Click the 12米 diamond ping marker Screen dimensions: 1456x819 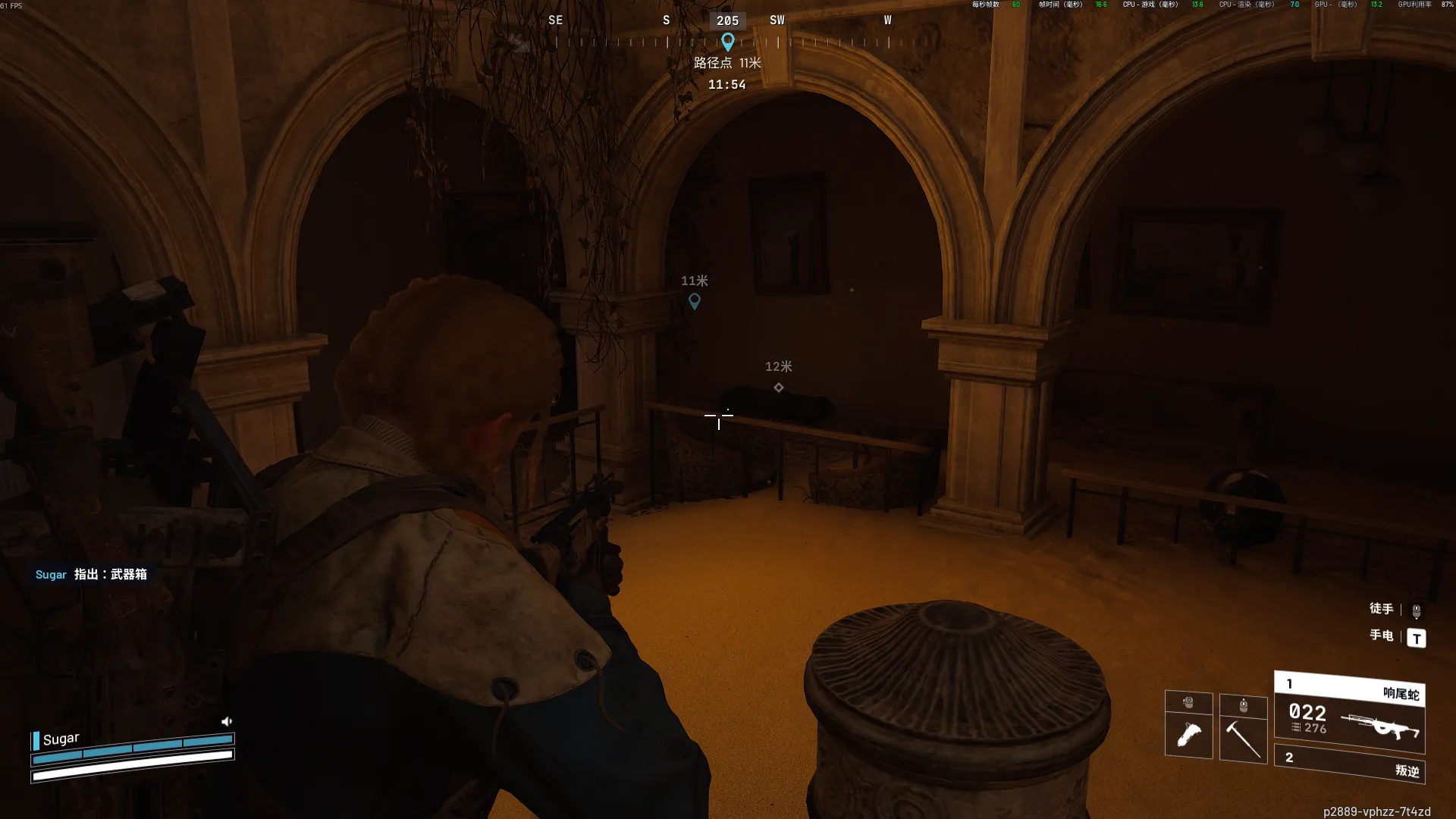tap(778, 388)
